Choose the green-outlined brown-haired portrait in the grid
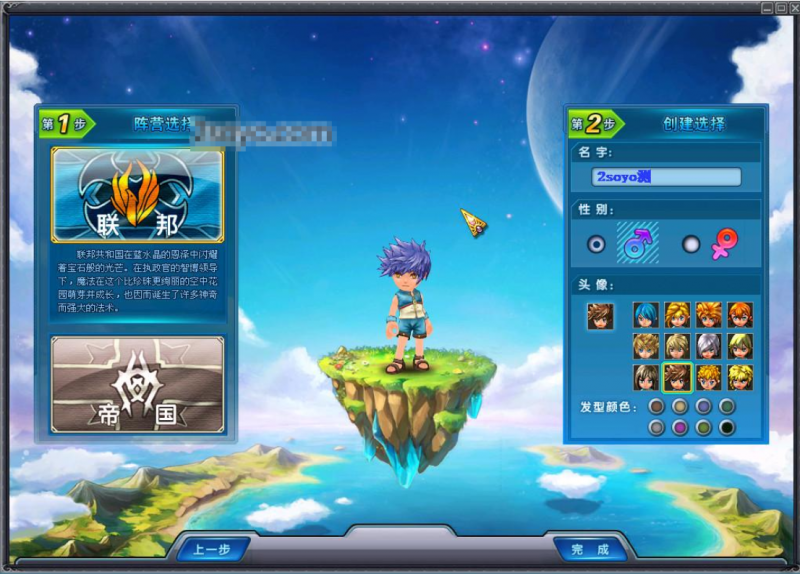The height and width of the screenshot is (574, 800). [677, 377]
